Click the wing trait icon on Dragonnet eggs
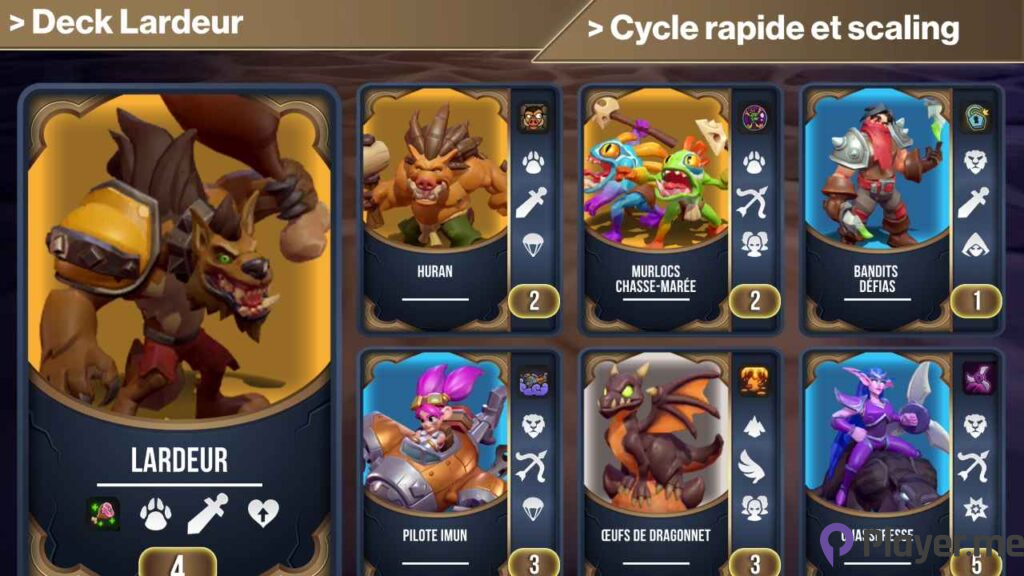The image size is (1024, 576). 754,465
